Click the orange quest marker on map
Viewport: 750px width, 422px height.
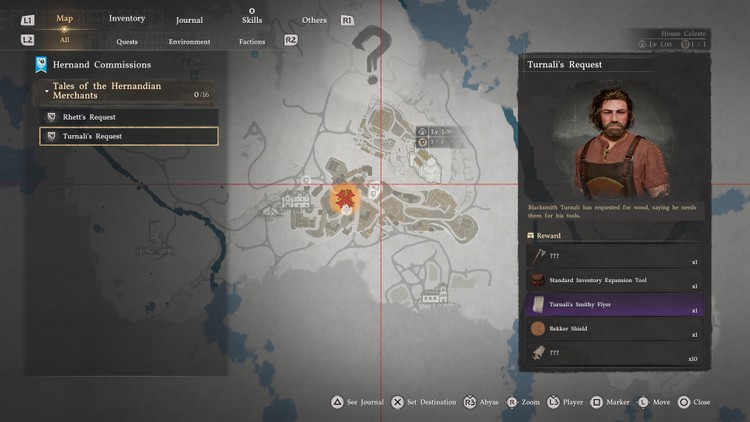point(346,197)
